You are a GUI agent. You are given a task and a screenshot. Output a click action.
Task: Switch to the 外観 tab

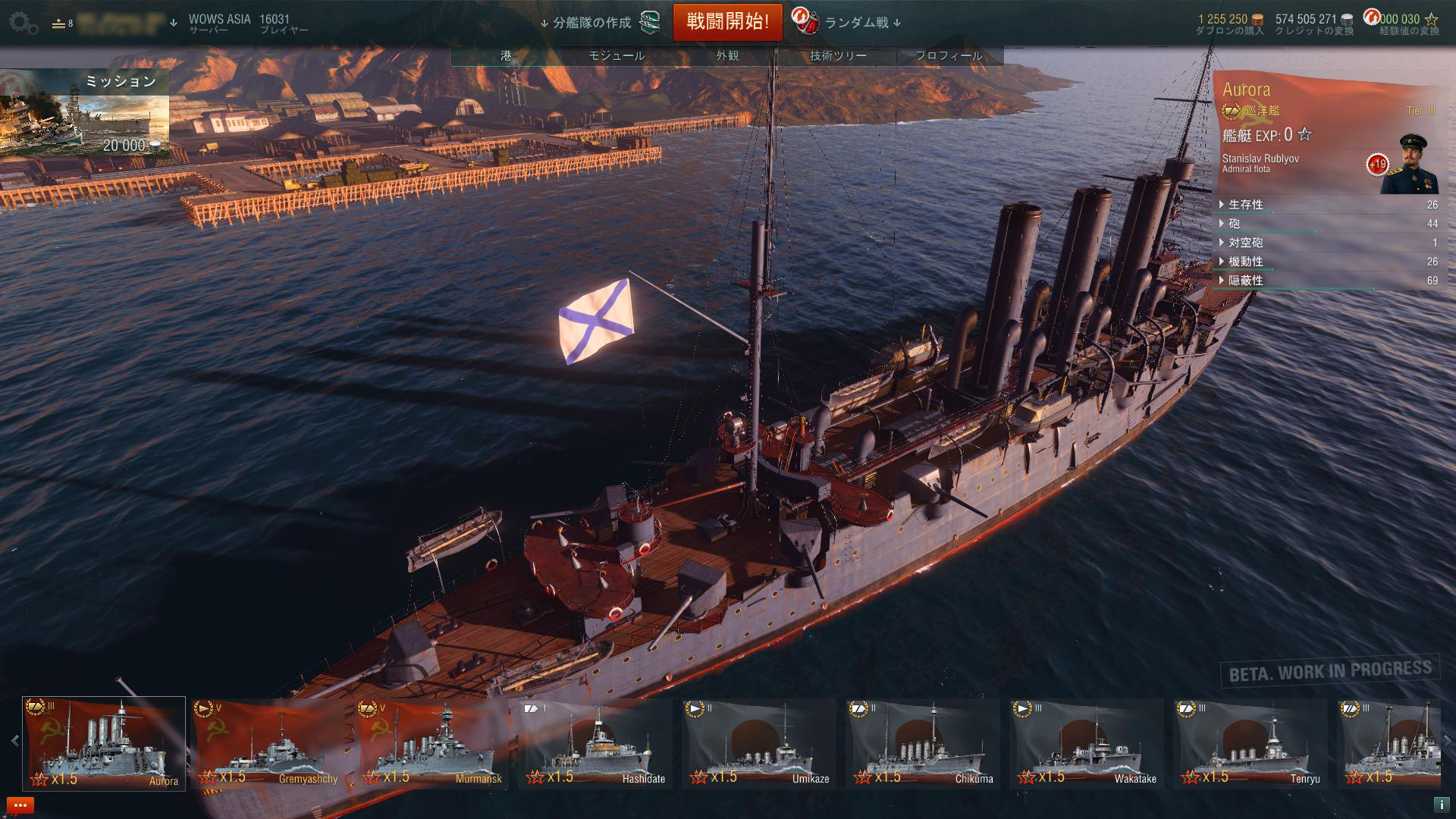(727, 55)
